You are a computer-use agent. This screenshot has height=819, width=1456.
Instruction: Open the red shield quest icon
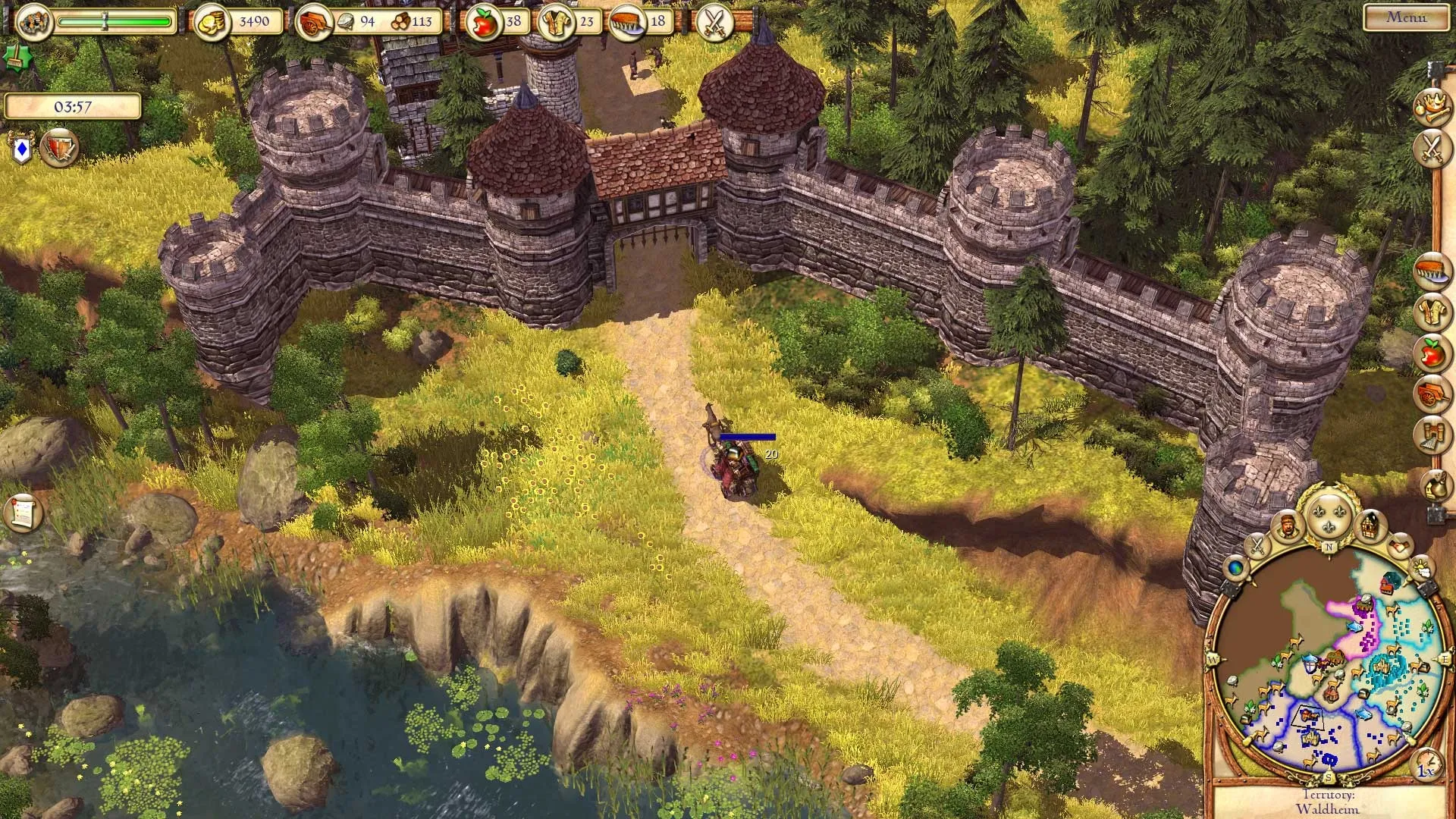pos(58,148)
